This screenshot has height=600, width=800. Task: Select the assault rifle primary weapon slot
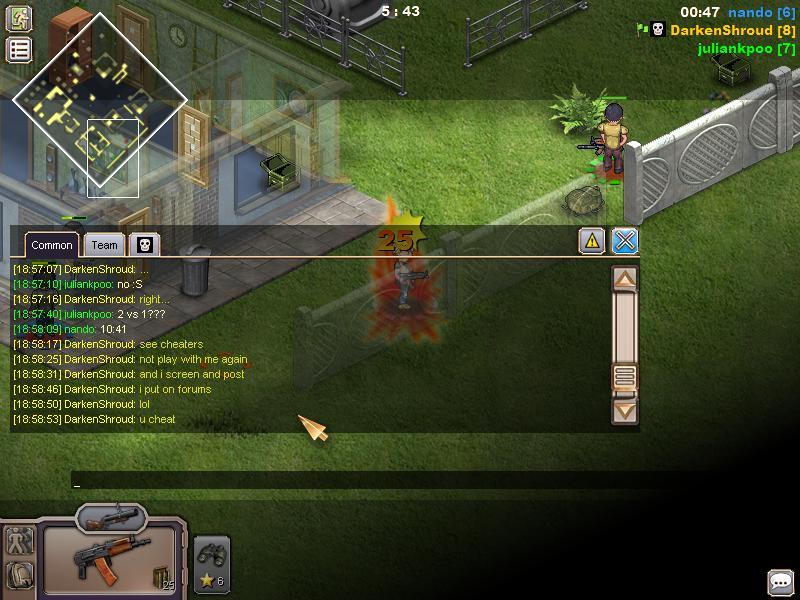[x=108, y=562]
